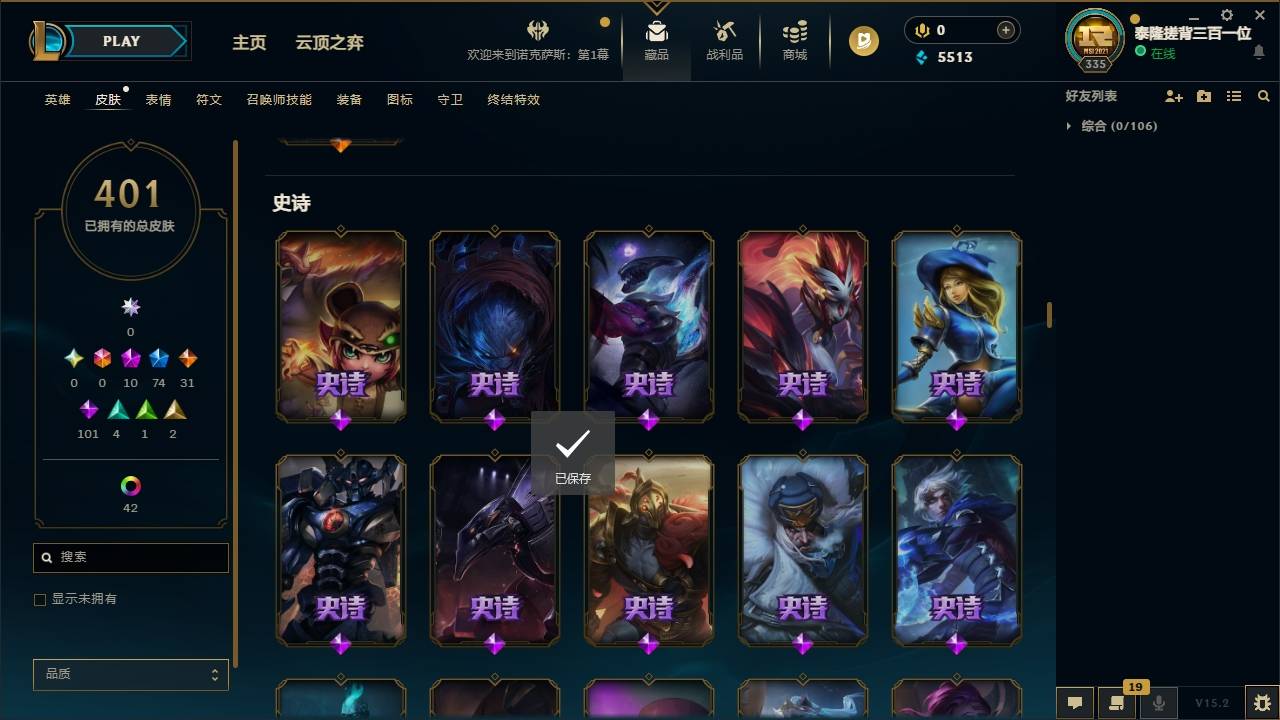The height and width of the screenshot is (720, 1280).
Task: Switch to the 表情 (Emotes) tab
Action: 158,99
